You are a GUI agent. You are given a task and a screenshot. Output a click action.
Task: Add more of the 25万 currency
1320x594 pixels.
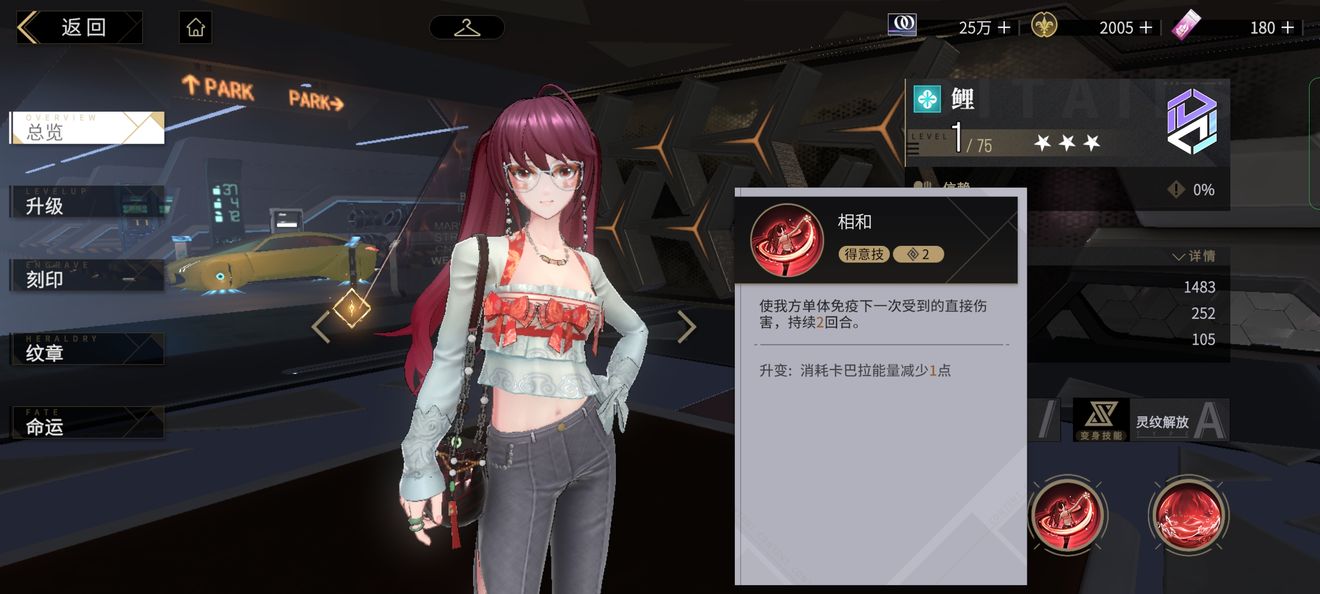coord(1004,28)
